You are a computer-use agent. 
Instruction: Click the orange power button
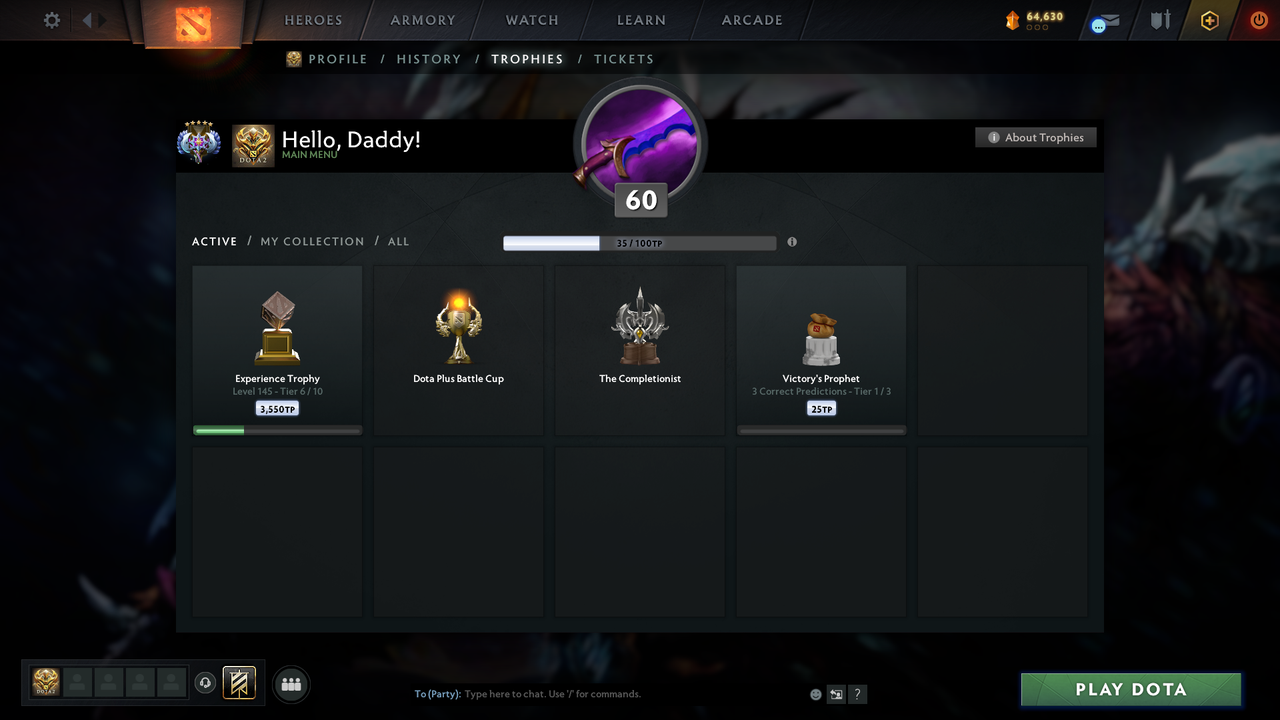(1259, 20)
